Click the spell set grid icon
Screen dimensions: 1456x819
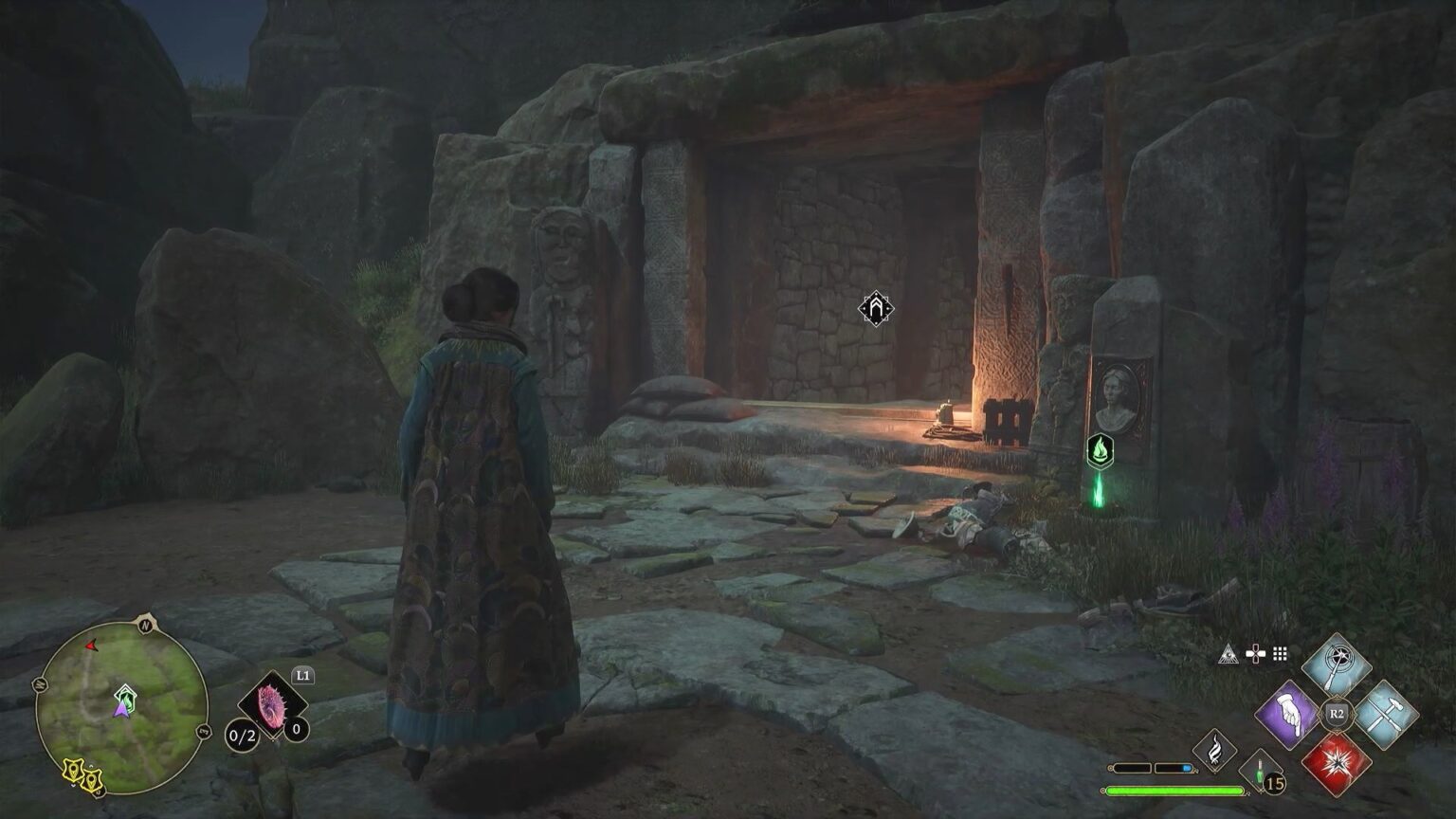coord(1279,653)
